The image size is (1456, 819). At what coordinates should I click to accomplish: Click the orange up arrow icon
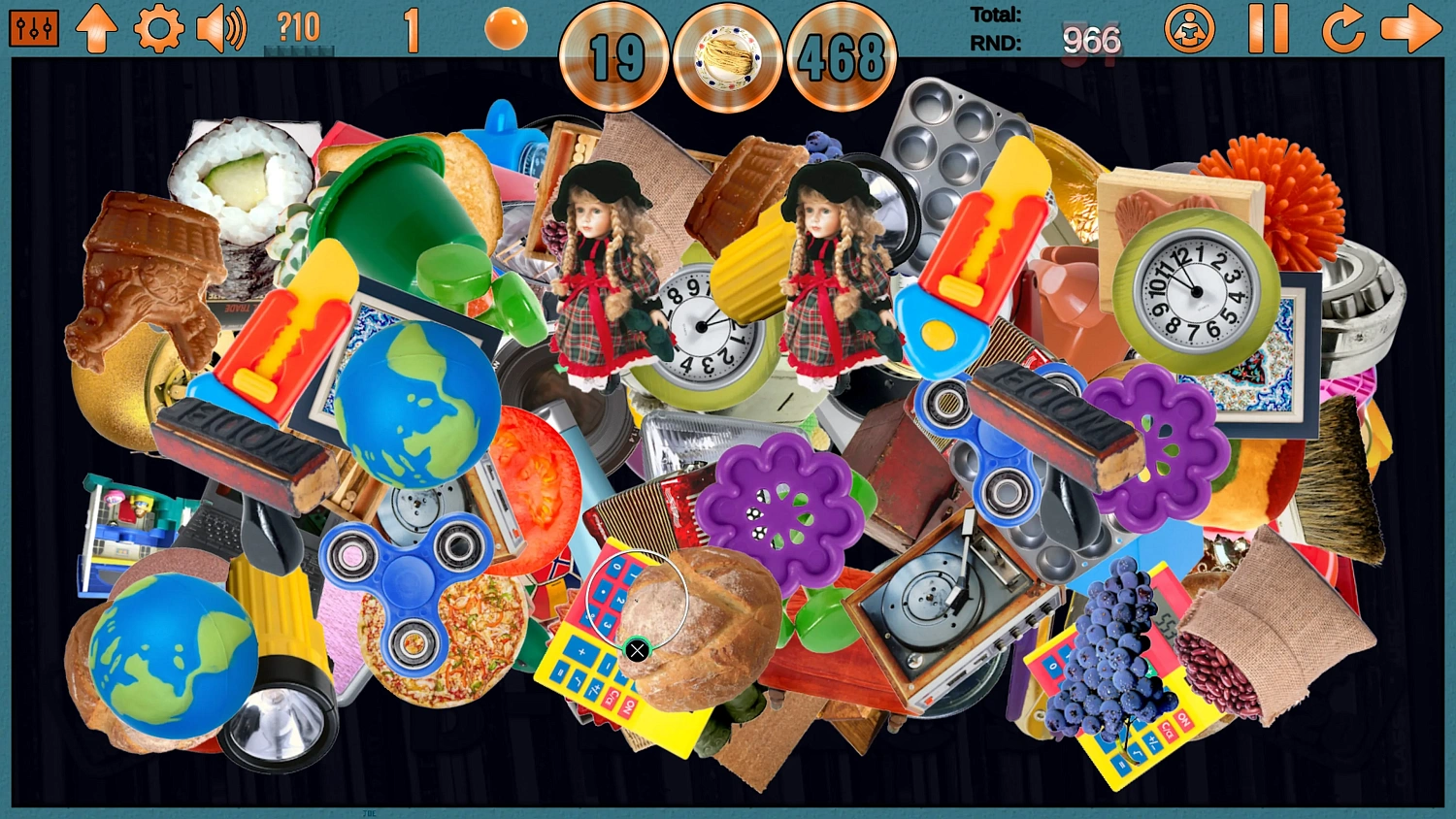pos(96,28)
